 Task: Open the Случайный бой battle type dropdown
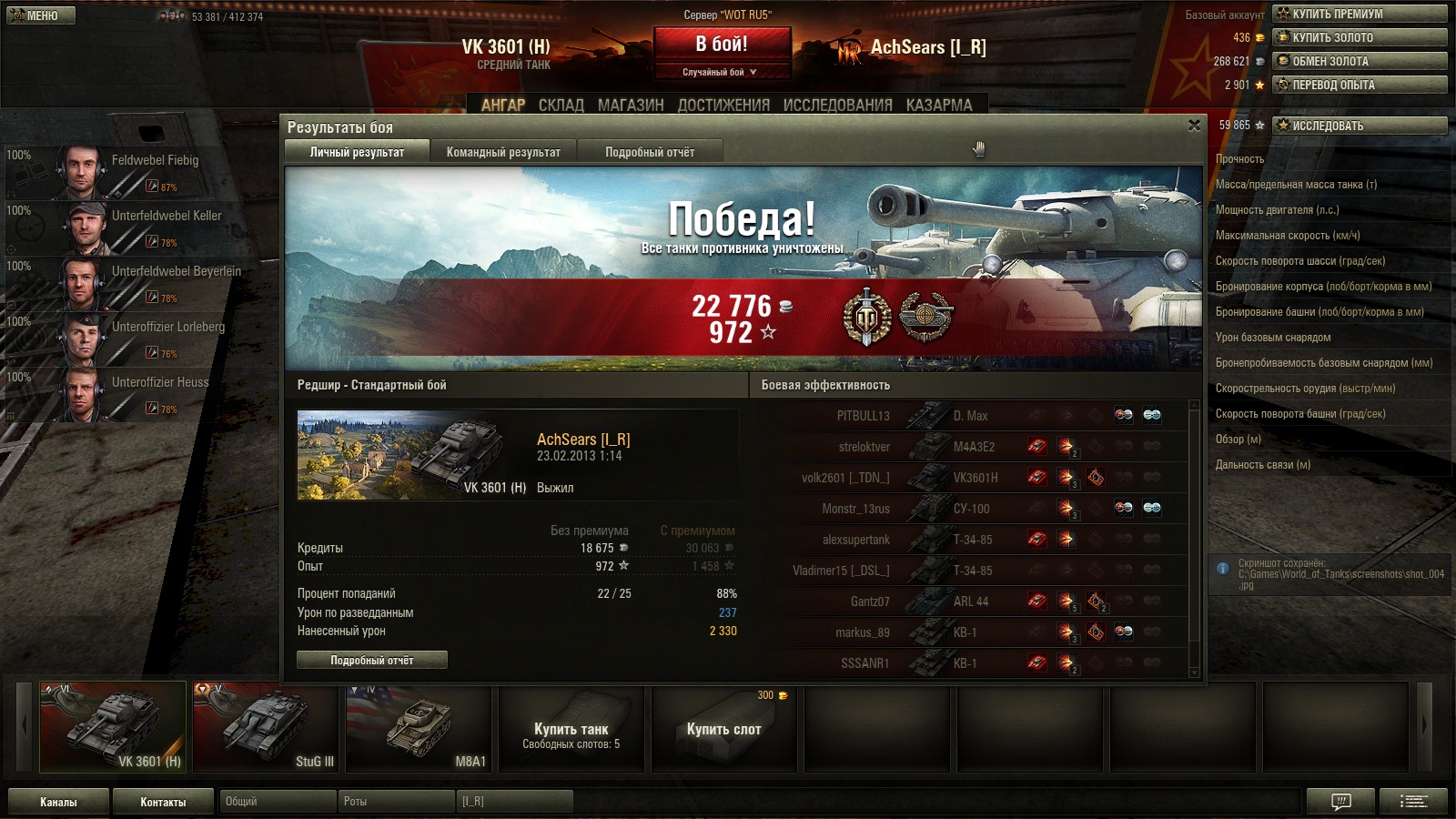coord(721,72)
